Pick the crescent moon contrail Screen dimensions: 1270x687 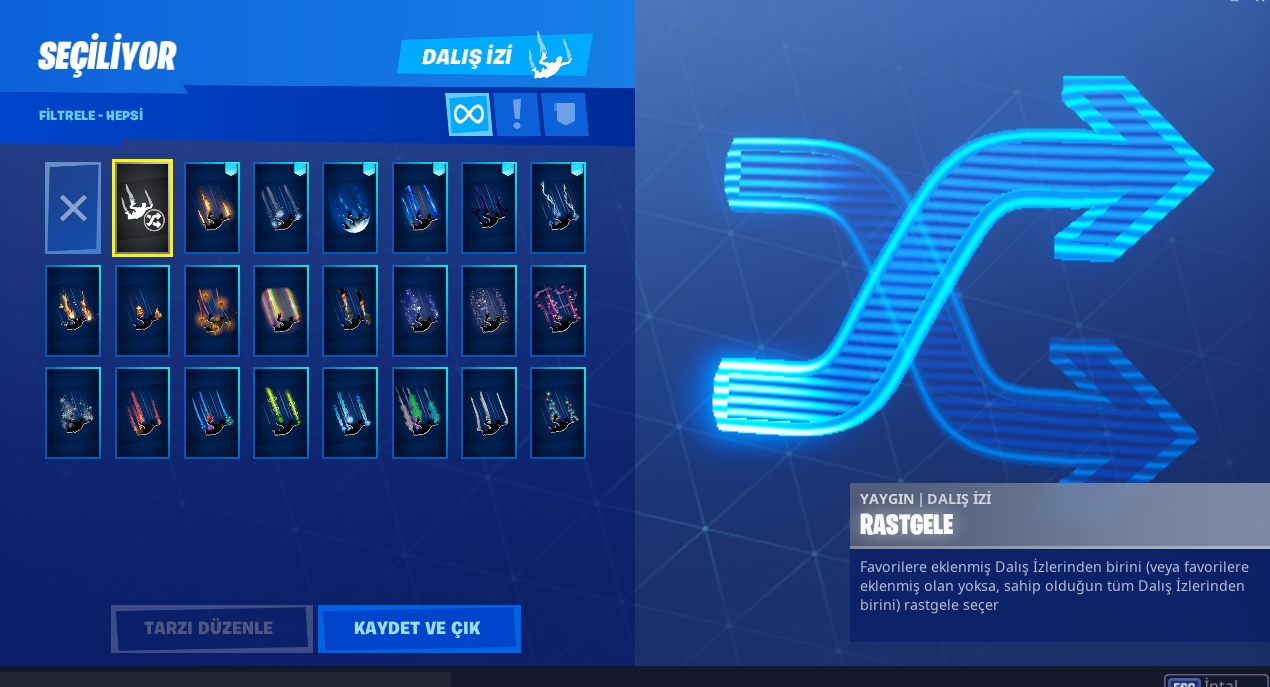pyautogui.click(x=350, y=208)
